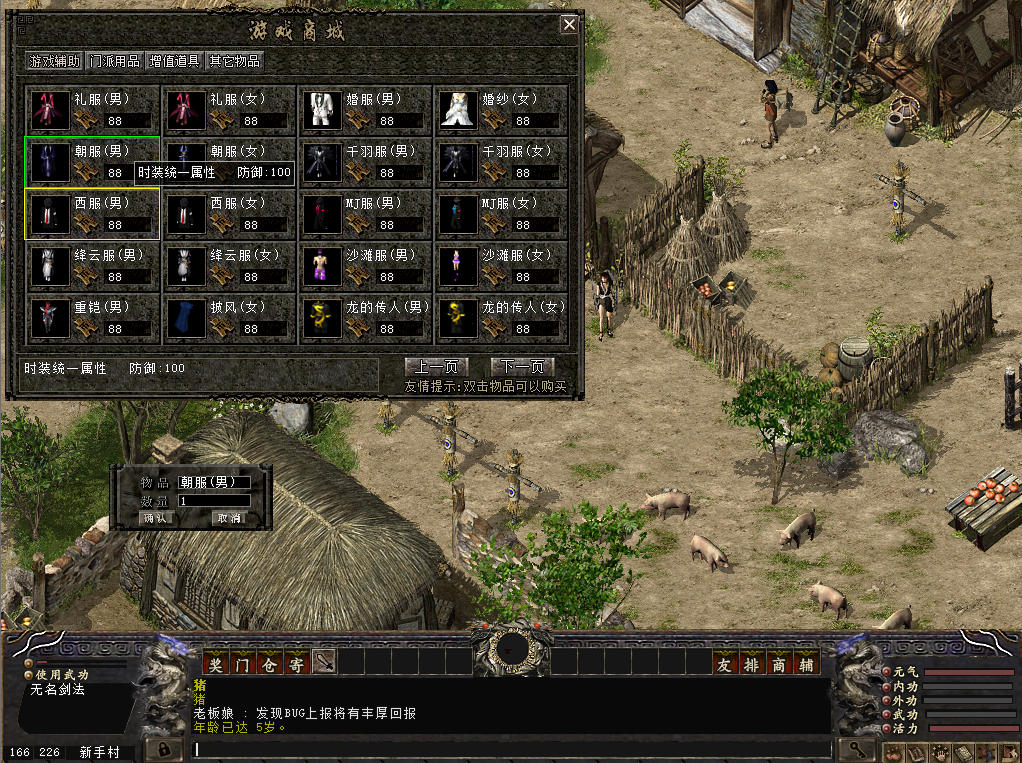The image size is (1022, 763).
Task: Select the 披风(女) cloak item
Action: [229, 318]
